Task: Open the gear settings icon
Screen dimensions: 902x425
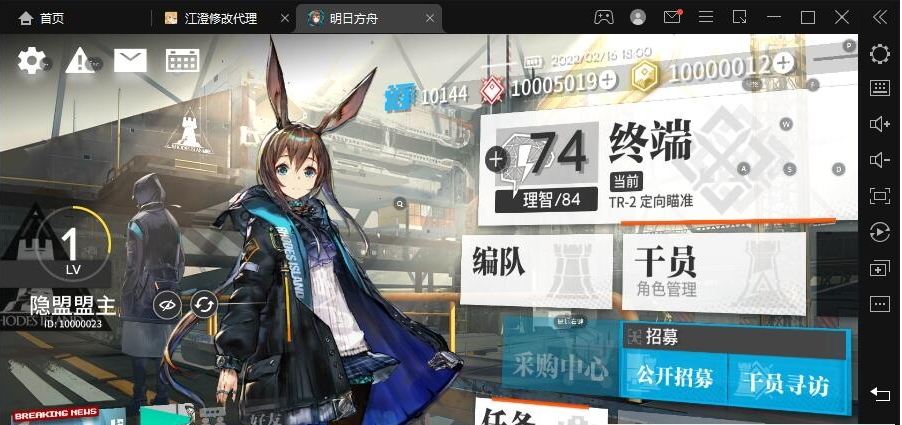Action: coord(32,61)
